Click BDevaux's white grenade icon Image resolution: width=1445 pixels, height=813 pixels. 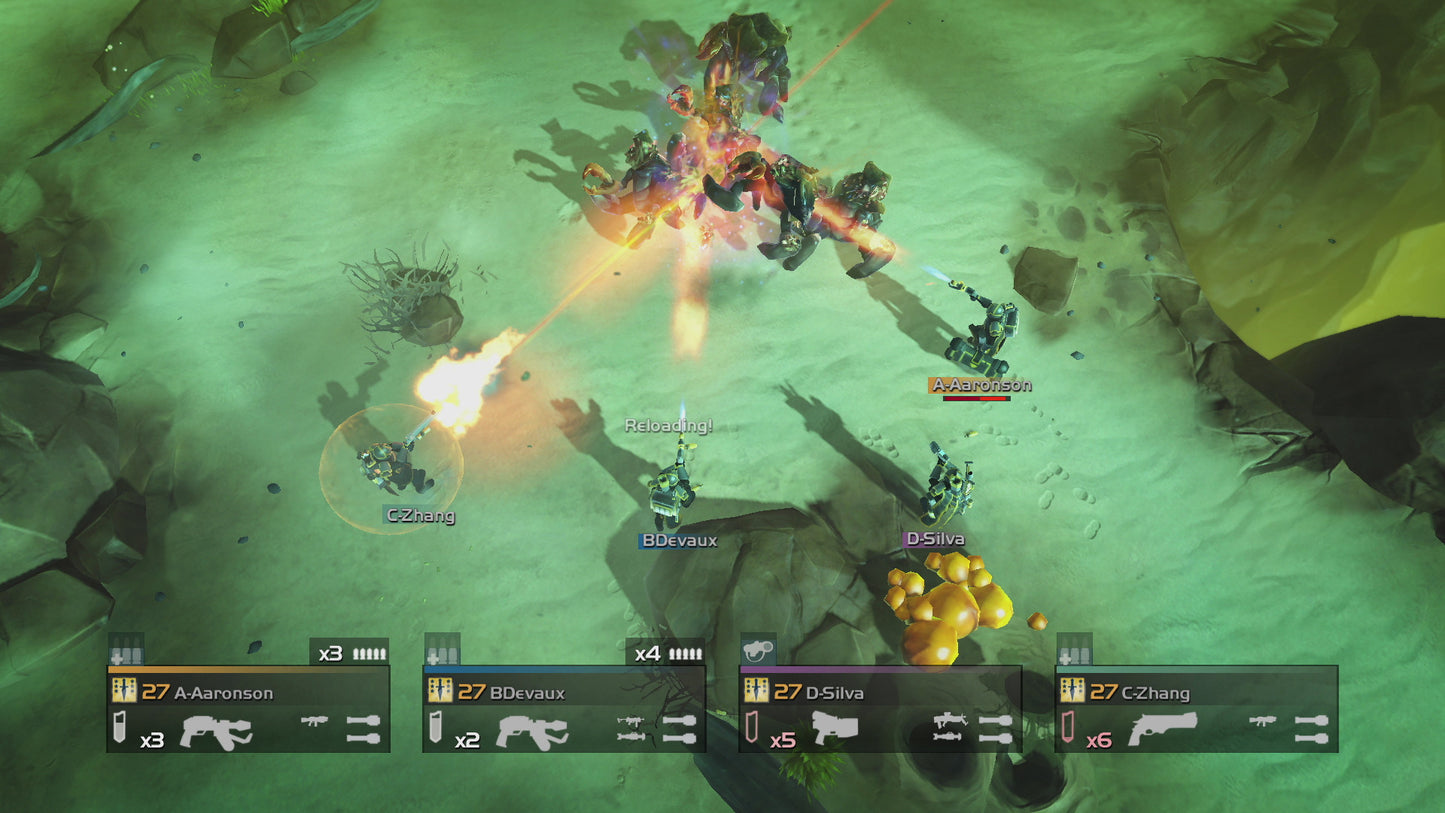pyautogui.click(x=436, y=727)
